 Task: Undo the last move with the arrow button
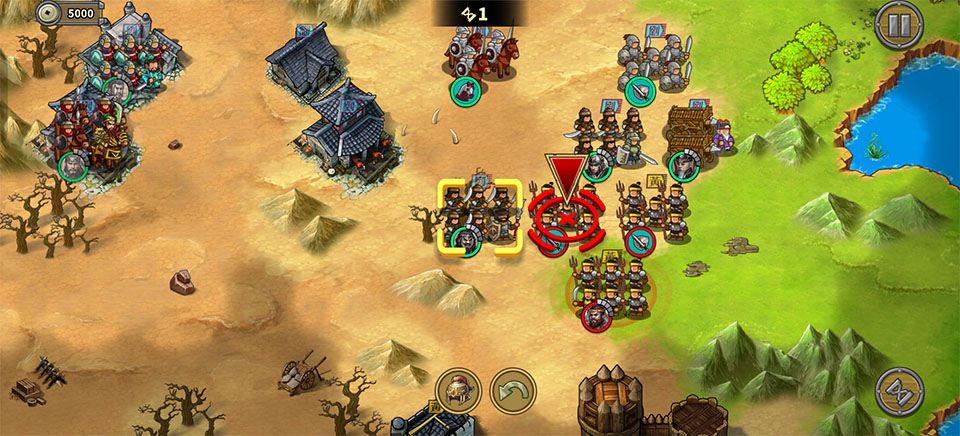512,391
